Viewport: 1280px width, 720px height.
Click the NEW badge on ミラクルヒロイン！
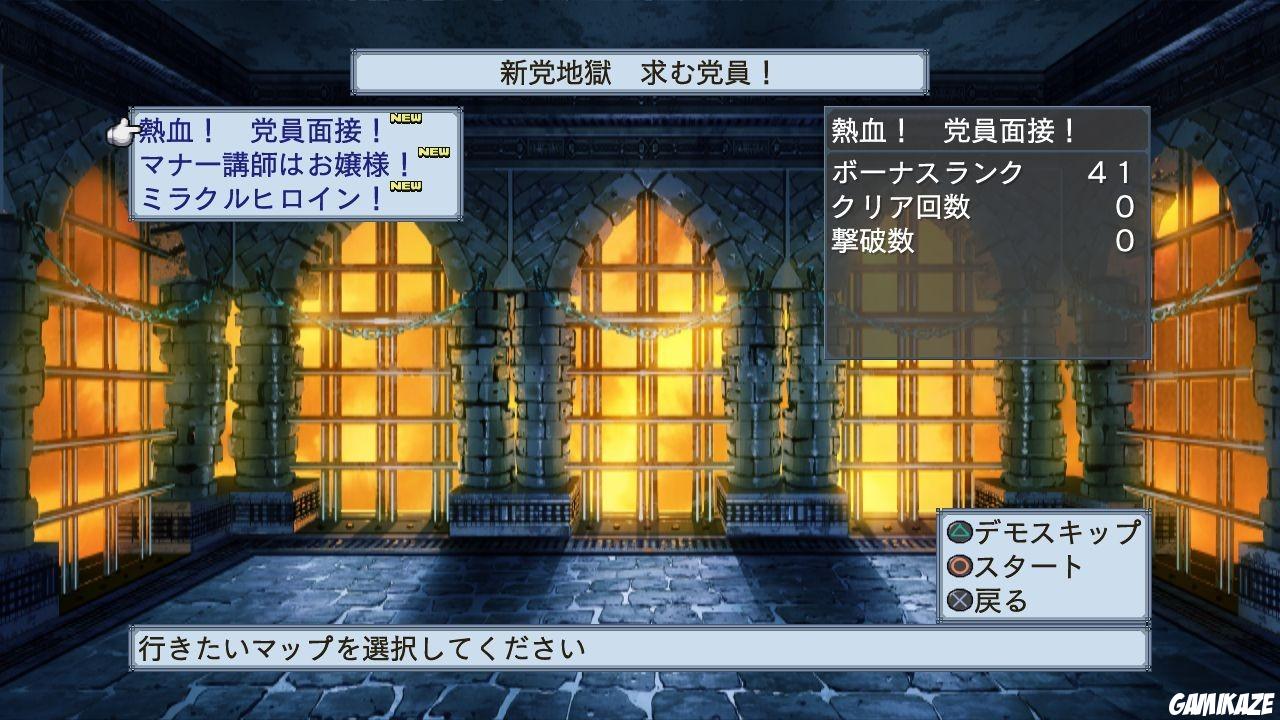click(406, 184)
